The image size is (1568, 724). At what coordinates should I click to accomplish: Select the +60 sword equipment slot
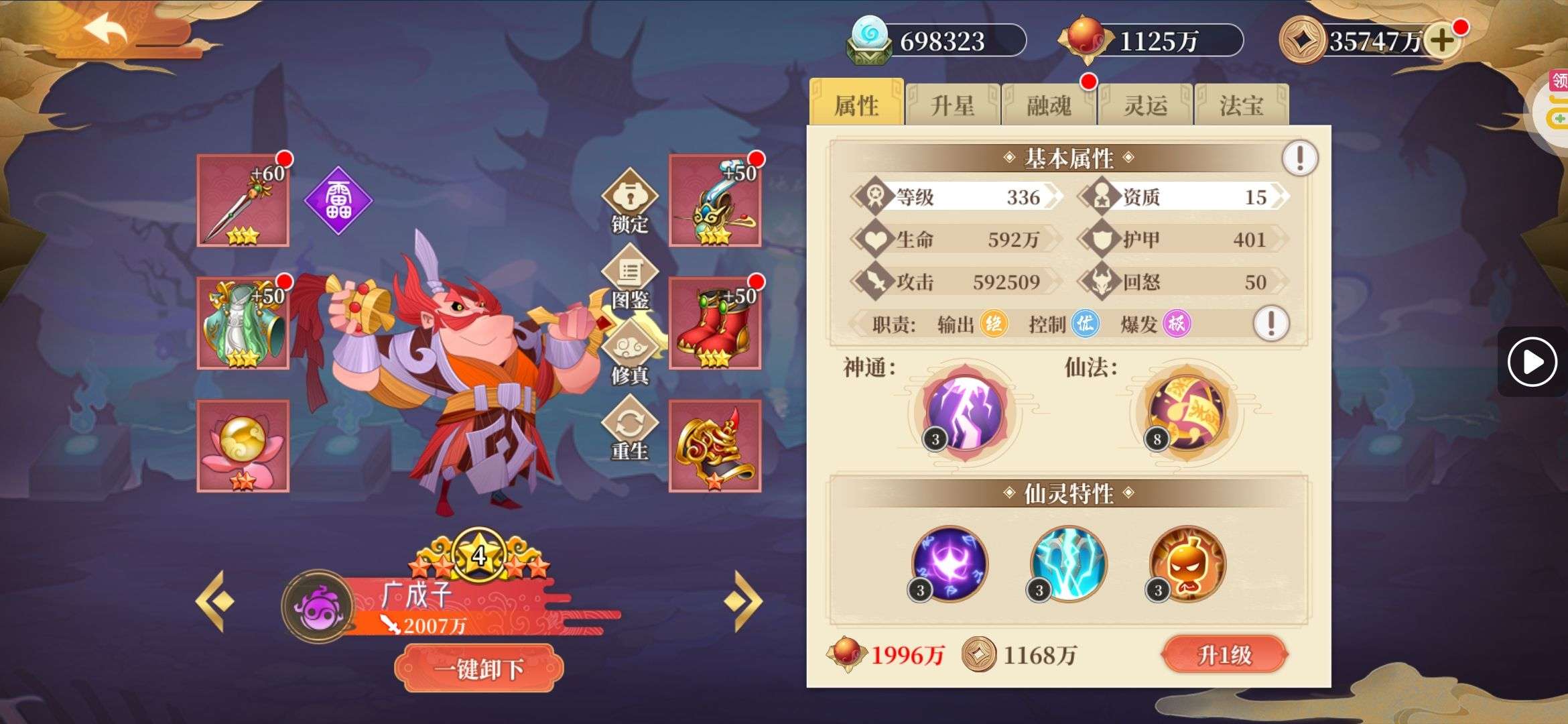(243, 200)
